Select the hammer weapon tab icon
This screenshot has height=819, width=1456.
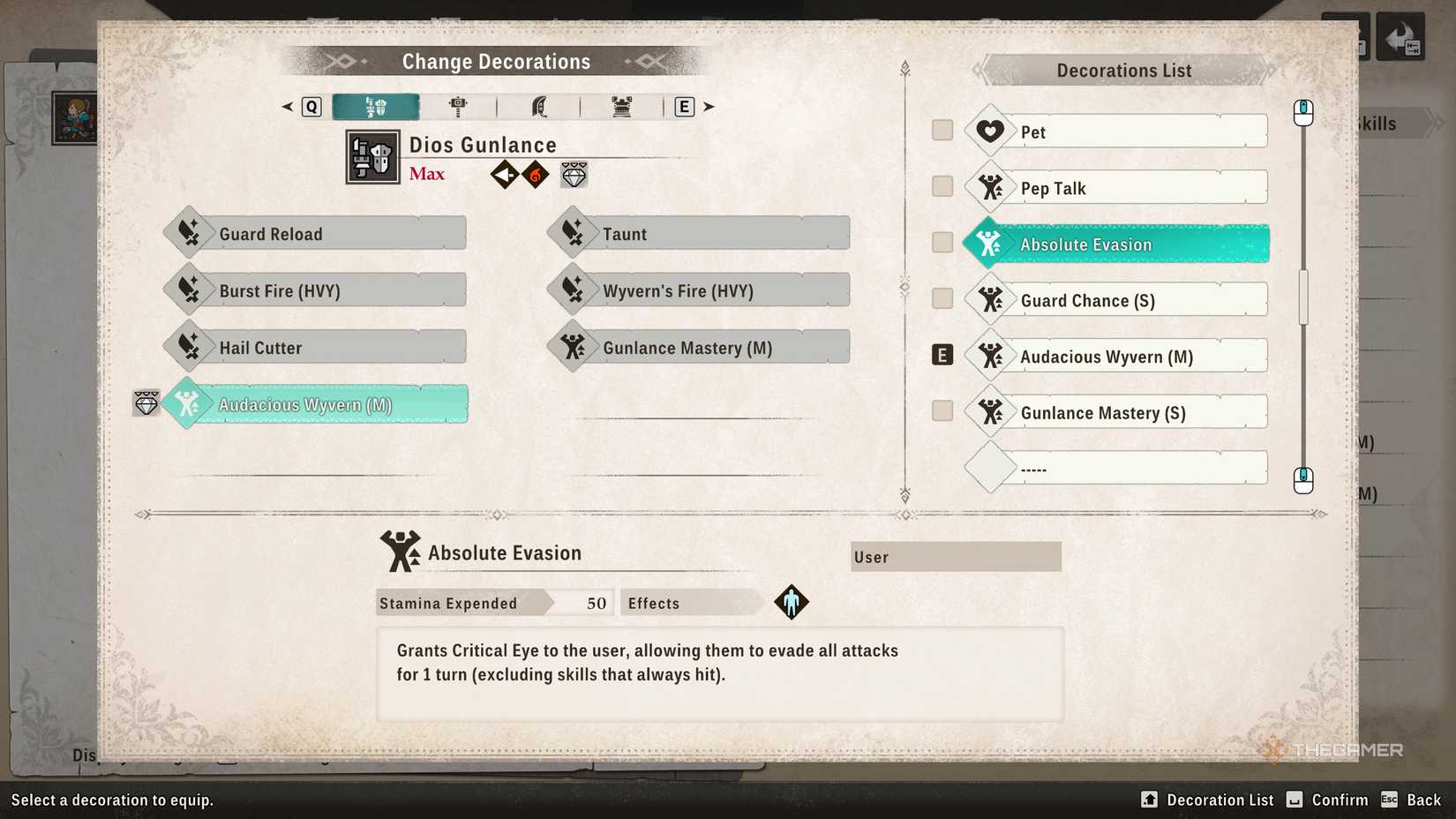(x=460, y=106)
